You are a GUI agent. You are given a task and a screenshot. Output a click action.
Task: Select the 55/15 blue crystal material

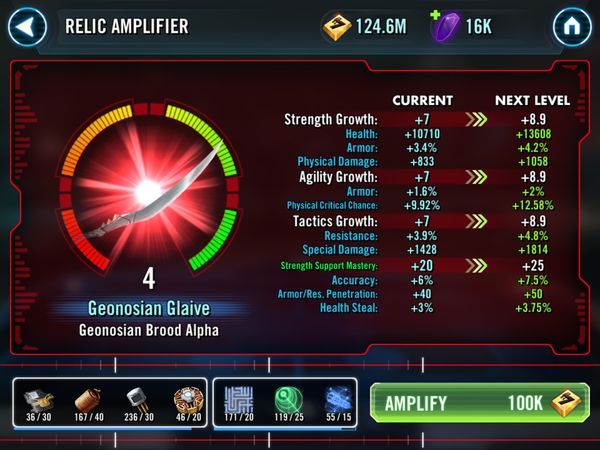pyautogui.click(x=338, y=402)
